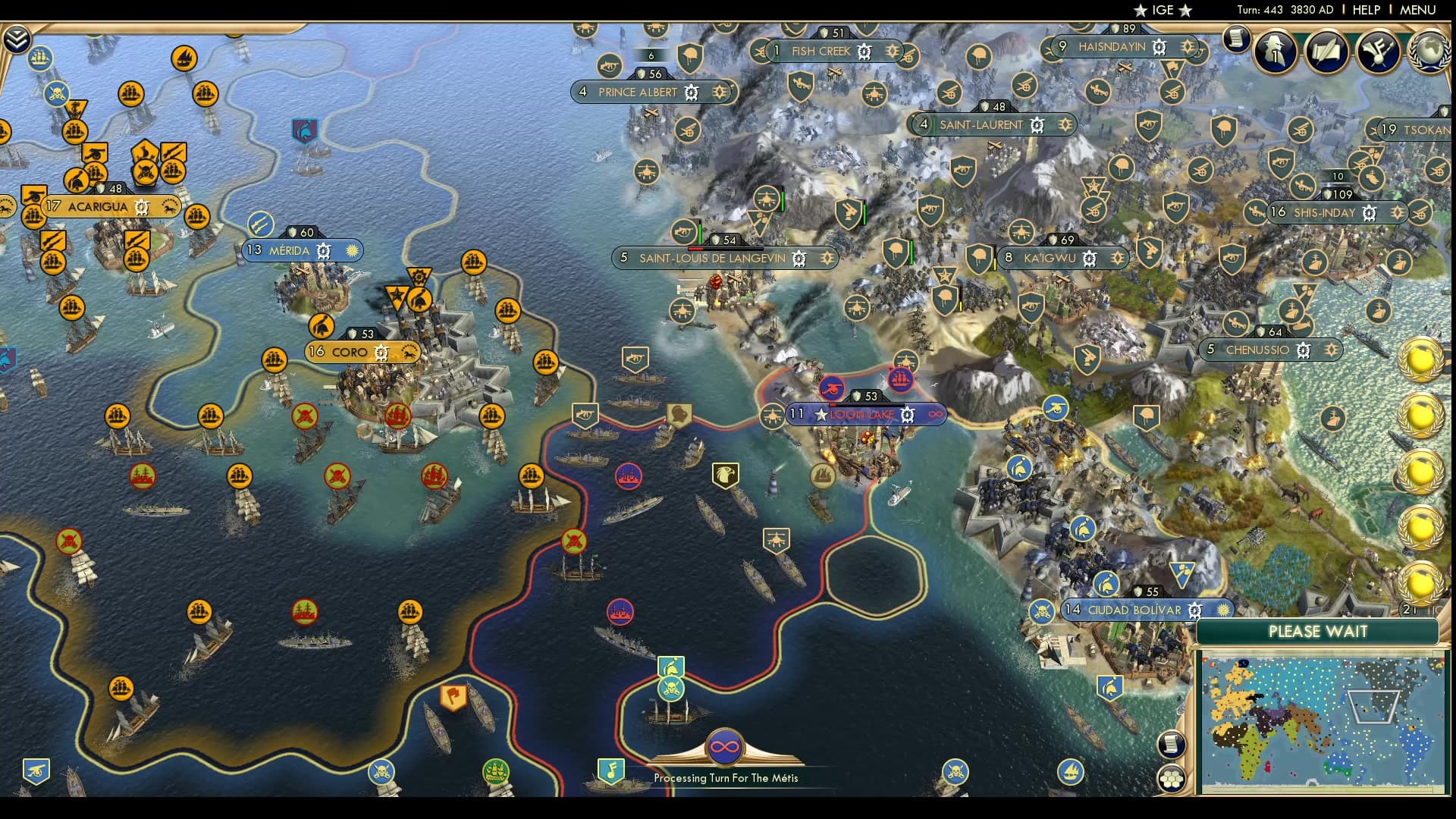The width and height of the screenshot is (1456, 819).
Task: Open the social policies scroll-and-quill icon
Action: click(x=1326, y=52)
